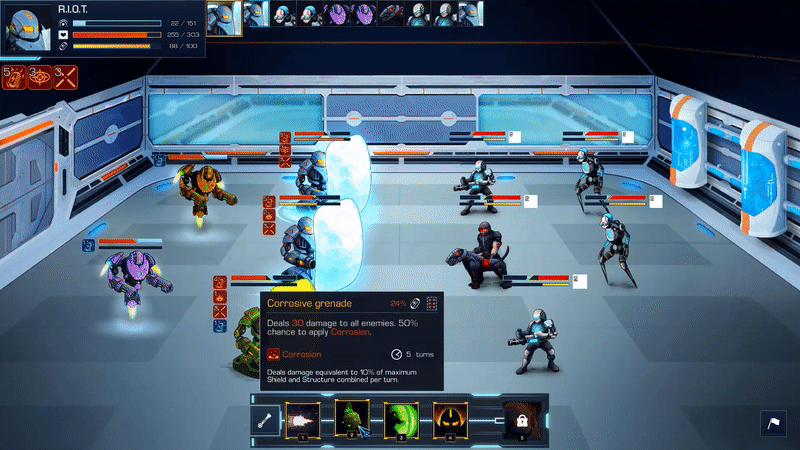The height and width of the screenshot is (450, 800).
Task: Select the wrench basic attack button
Action: pos(265,421)
